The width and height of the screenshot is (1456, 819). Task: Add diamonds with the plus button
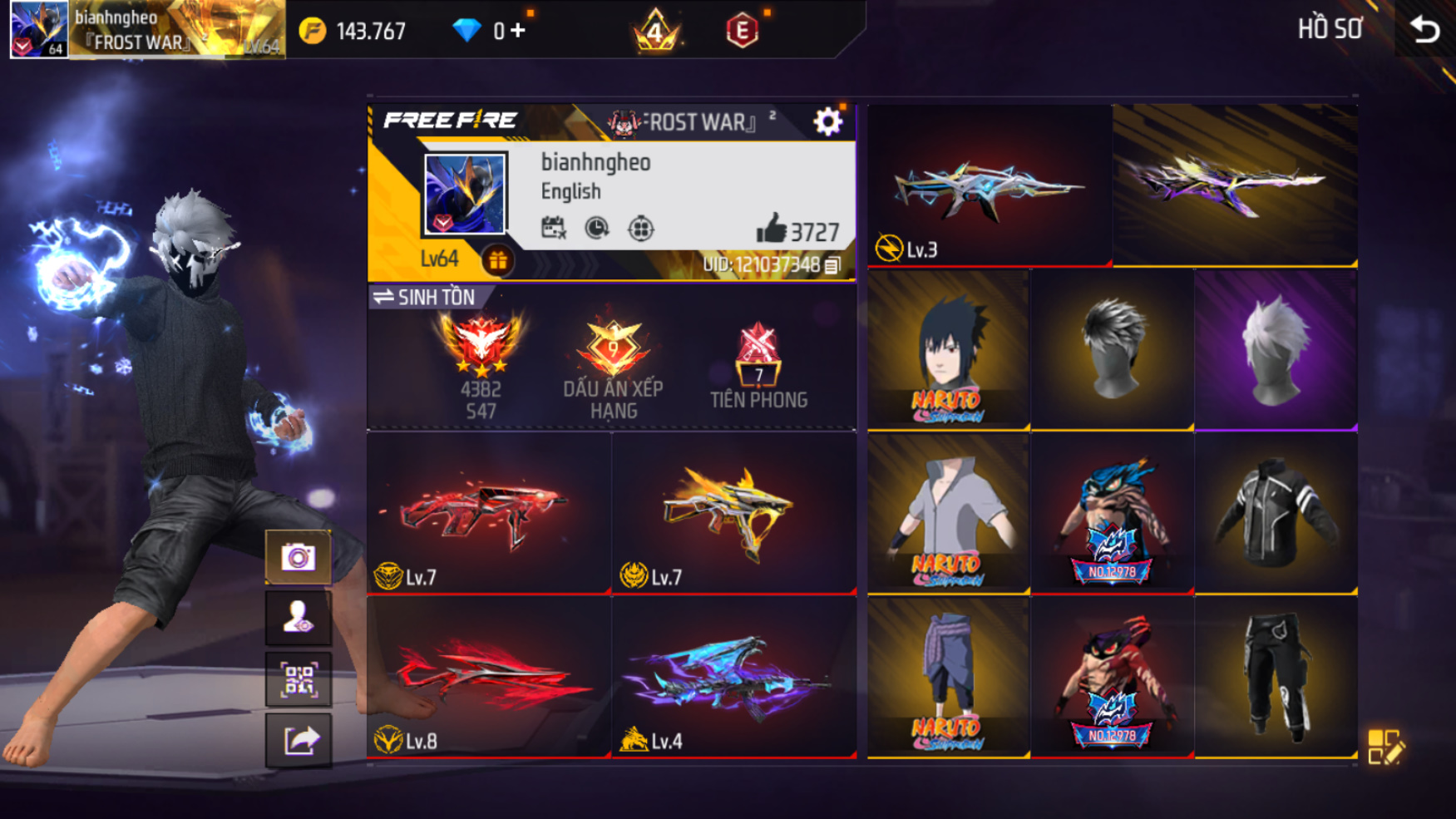pos(518,31)
